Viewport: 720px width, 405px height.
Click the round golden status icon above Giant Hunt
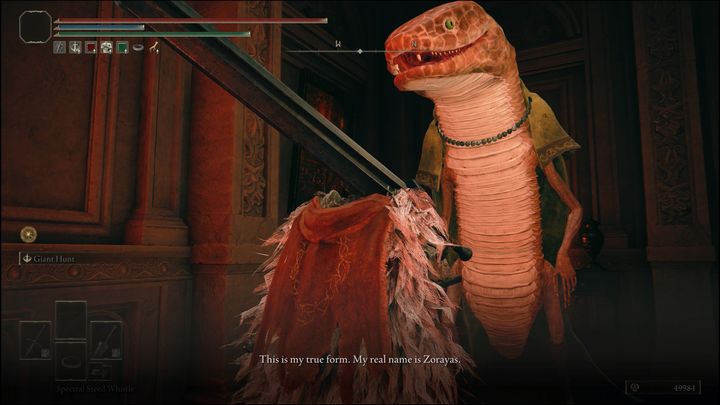(27, 235)
